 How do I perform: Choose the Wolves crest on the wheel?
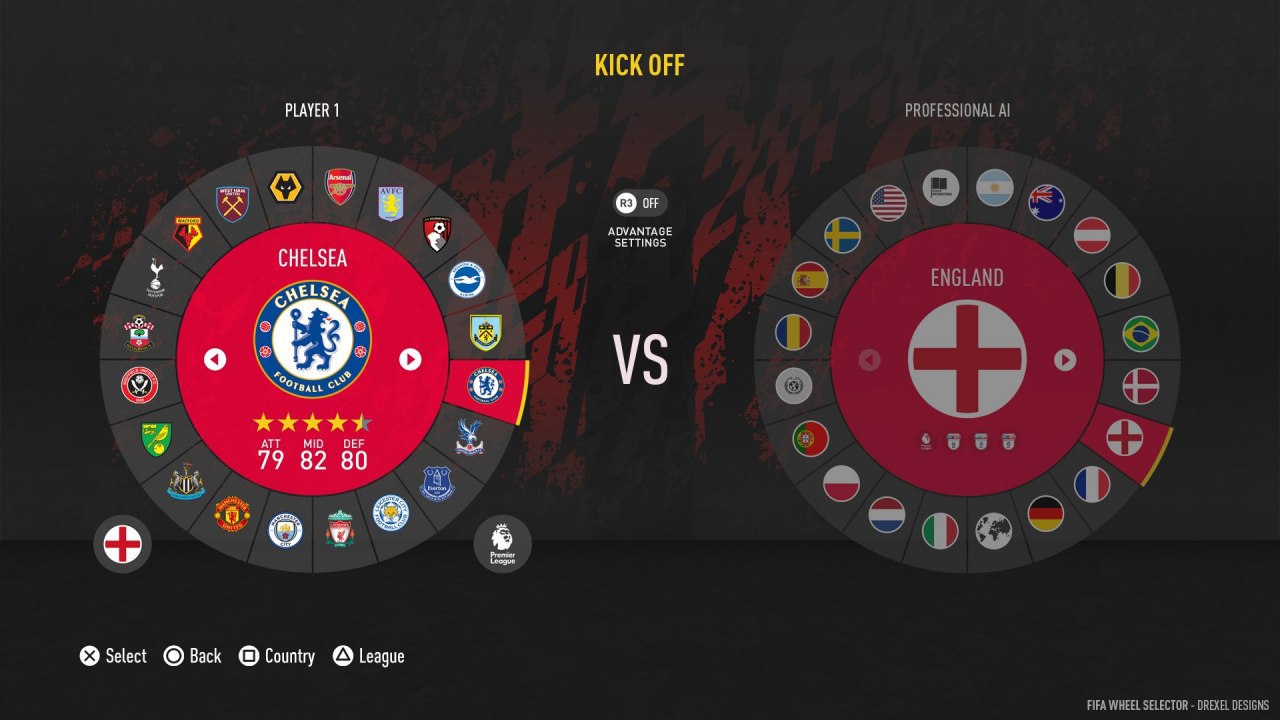286,188
